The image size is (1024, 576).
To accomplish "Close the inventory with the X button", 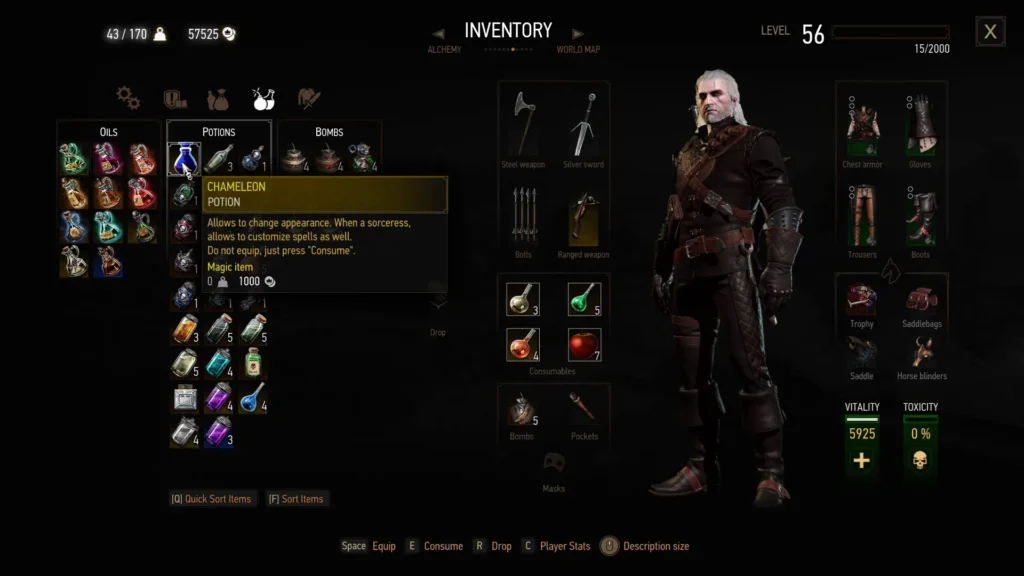I will 990,32.
